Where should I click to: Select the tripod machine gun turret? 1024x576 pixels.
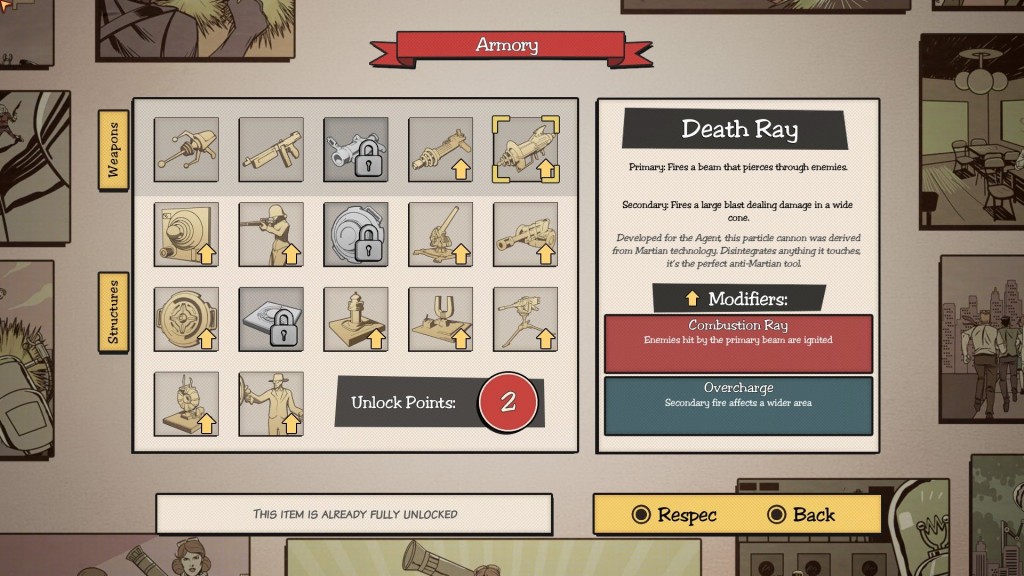coord(526,320)
